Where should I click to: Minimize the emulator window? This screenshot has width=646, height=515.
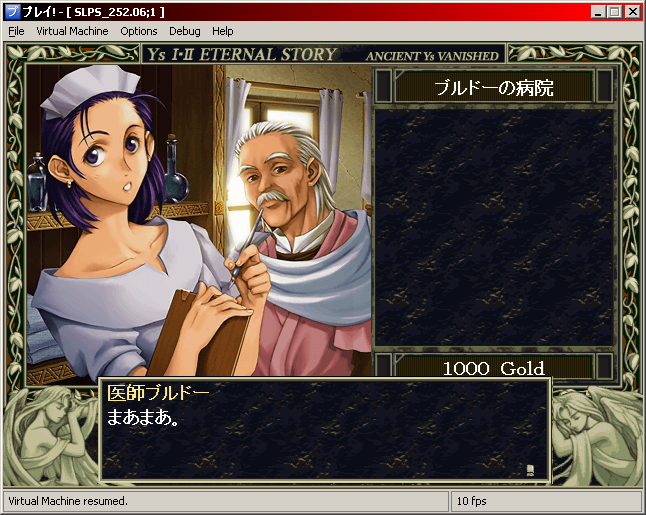(x=598, y=12)
